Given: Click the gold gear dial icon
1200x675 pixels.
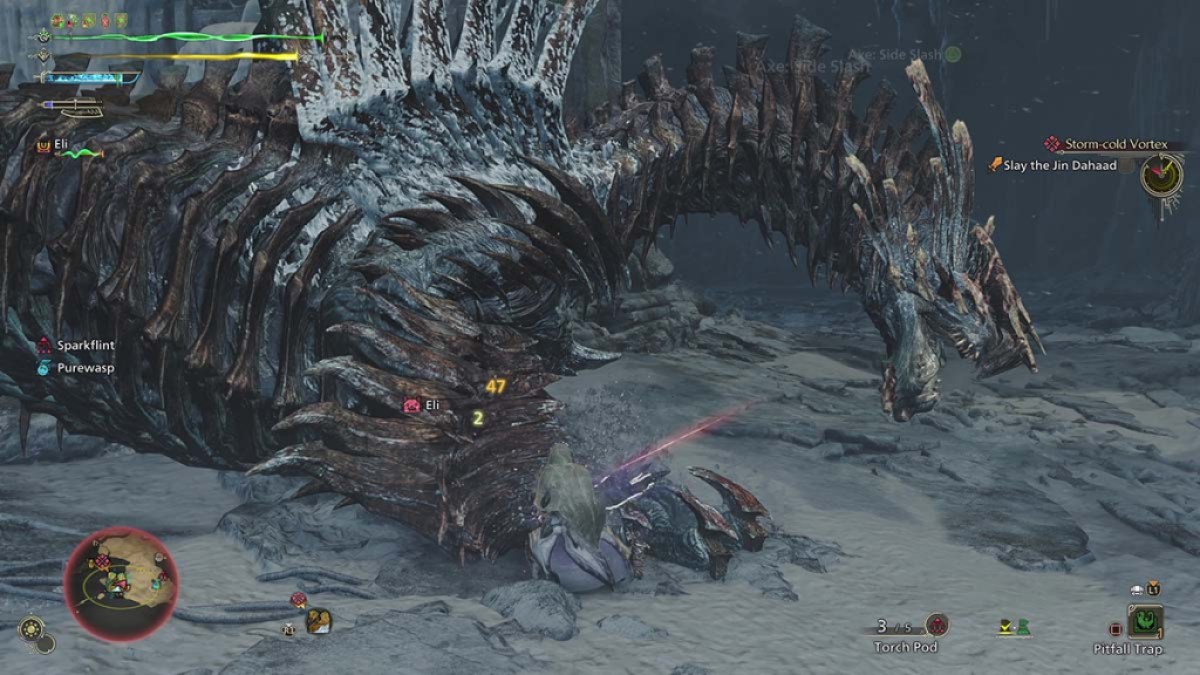Looking at the screenshot, I should pos(31,629).
